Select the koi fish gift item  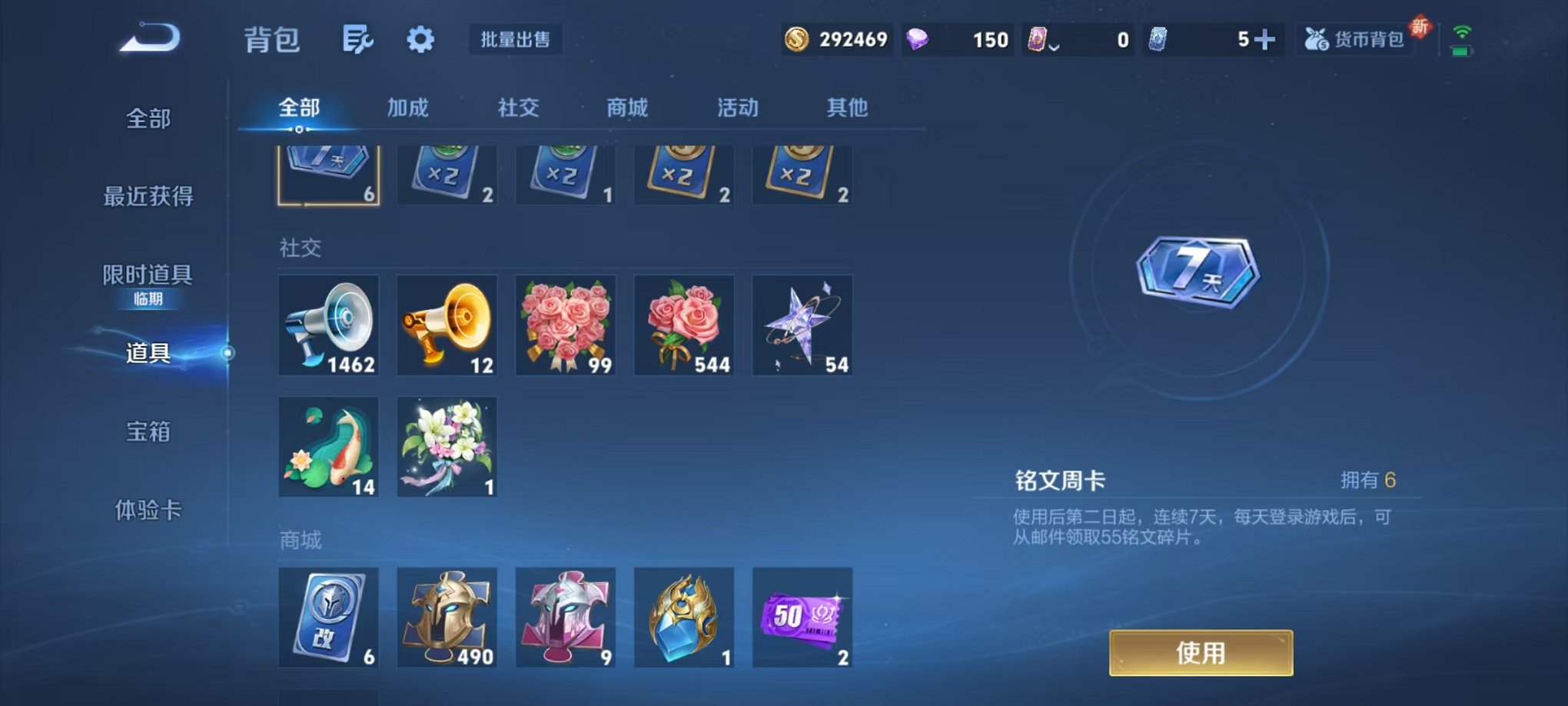click(x=328, y=446)
